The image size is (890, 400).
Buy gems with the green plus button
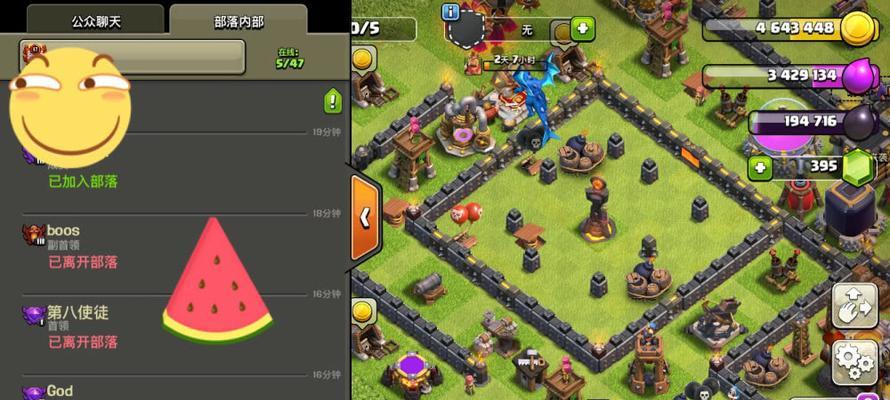tap(759, 166)
